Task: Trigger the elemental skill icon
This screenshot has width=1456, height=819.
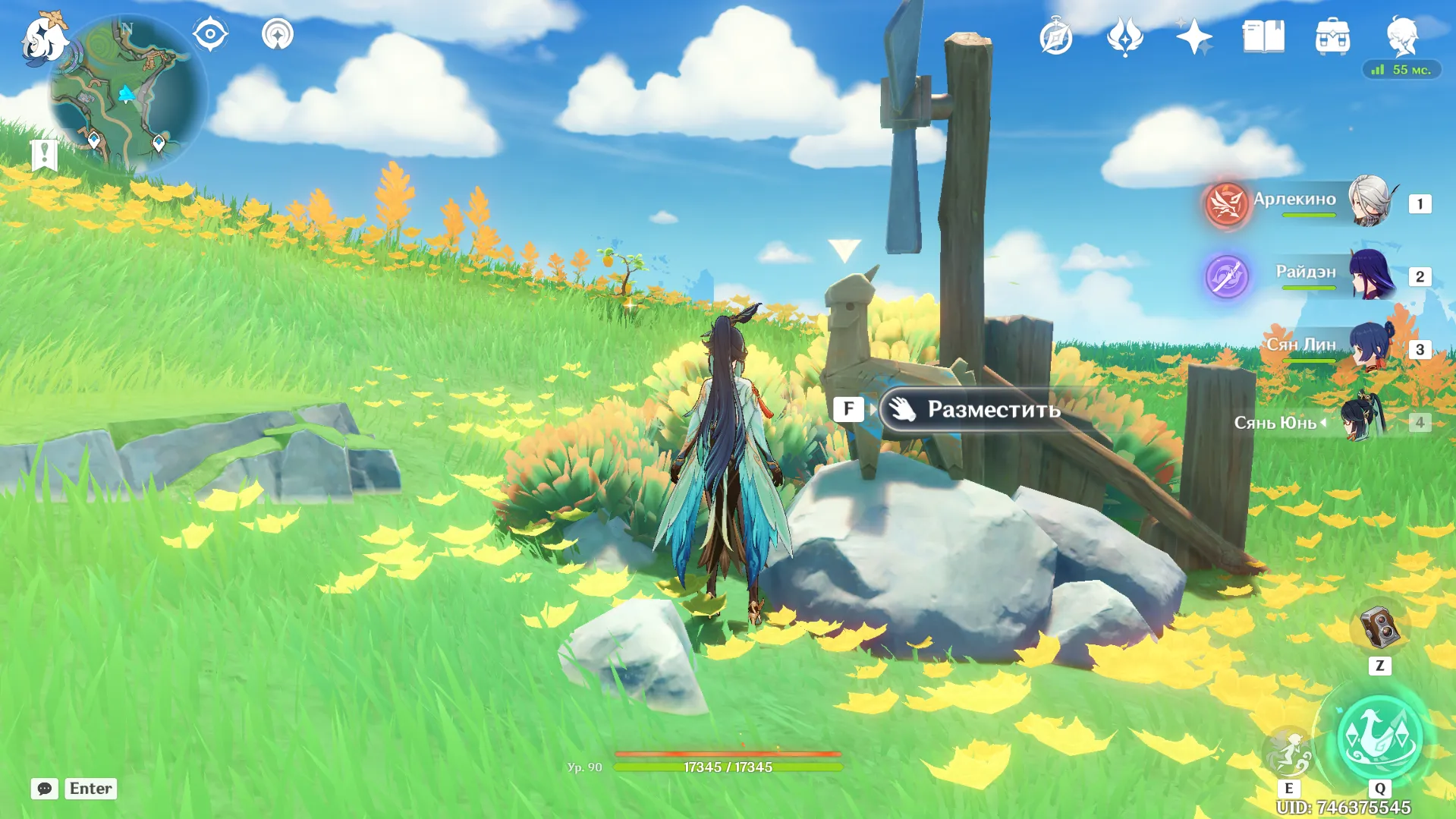Action: (x=1288, y=751)
